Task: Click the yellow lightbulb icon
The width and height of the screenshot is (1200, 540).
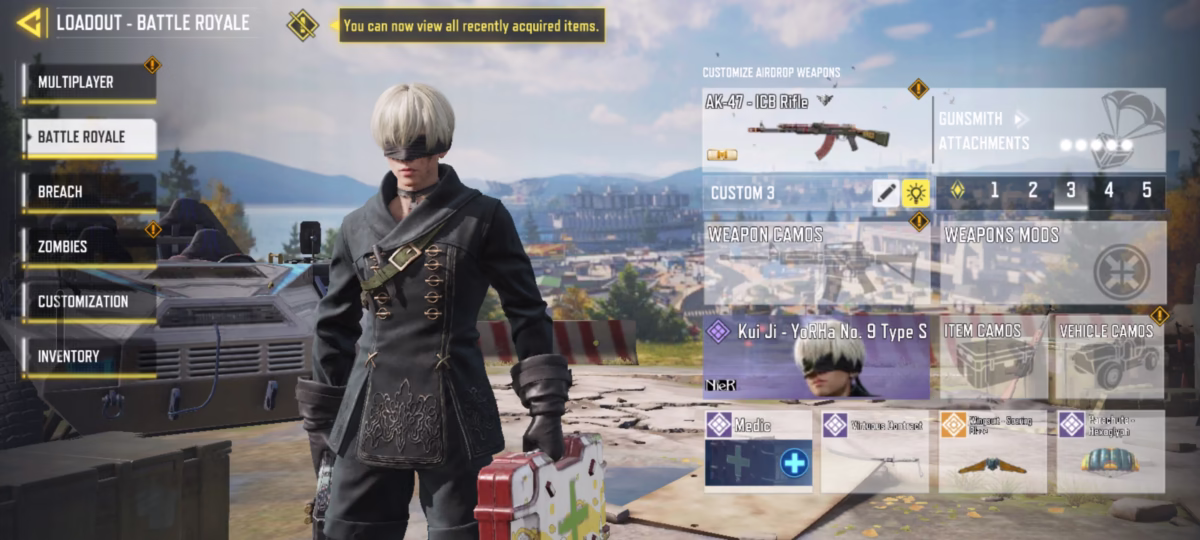Action: 916,193
